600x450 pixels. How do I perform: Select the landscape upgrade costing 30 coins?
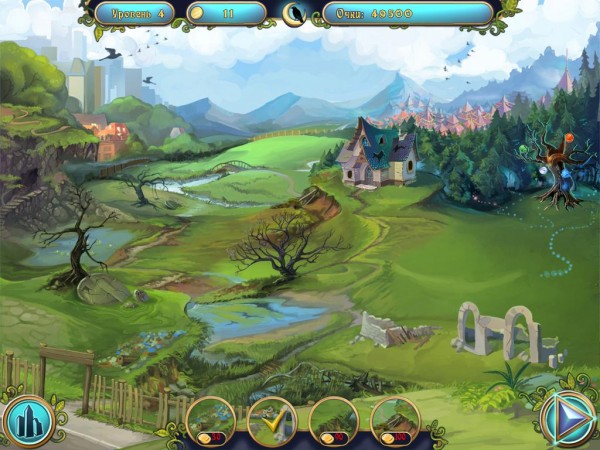(x=210, y=420)
